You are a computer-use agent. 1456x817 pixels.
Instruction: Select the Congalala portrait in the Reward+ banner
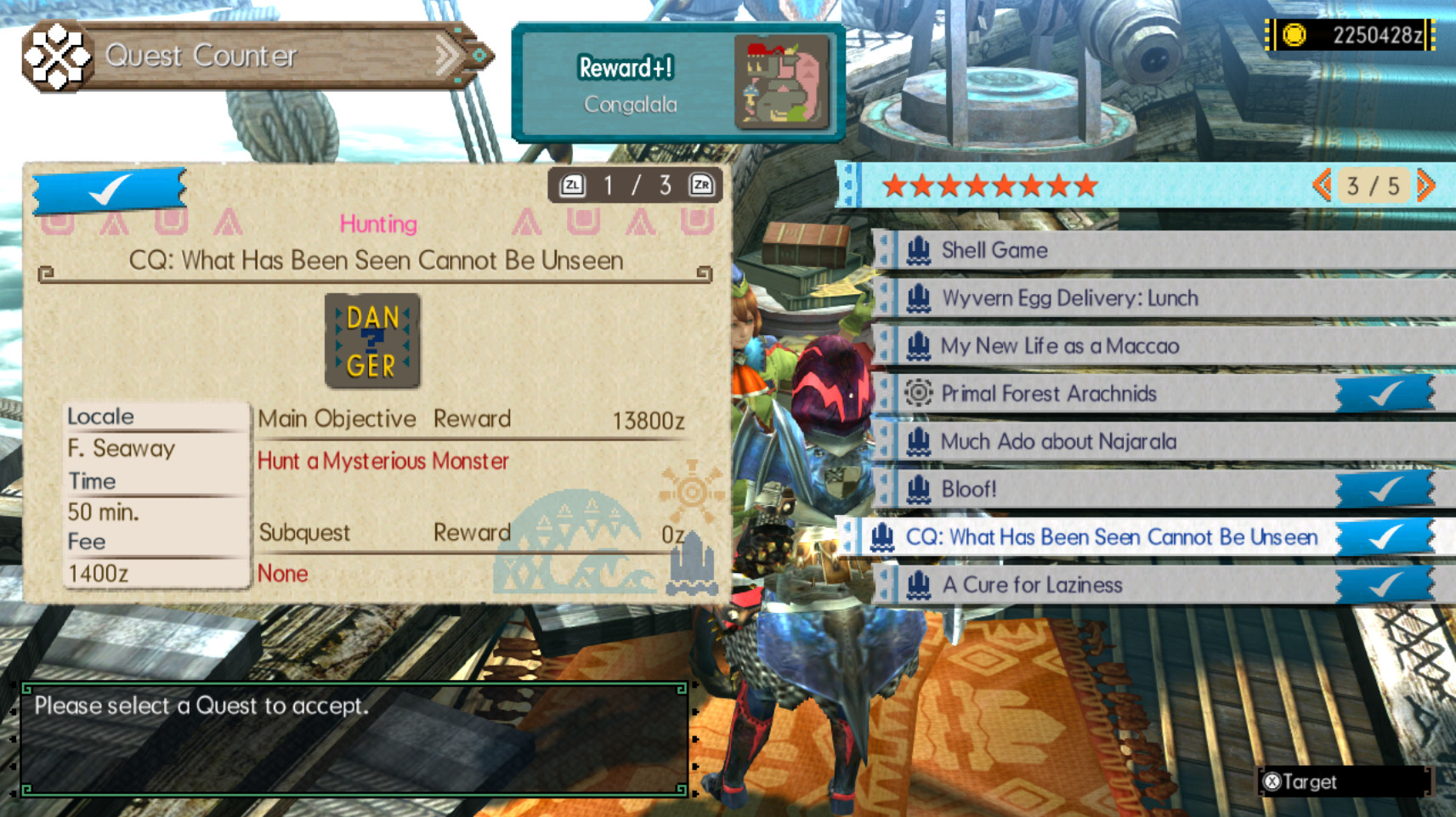[x=784, y=82]
